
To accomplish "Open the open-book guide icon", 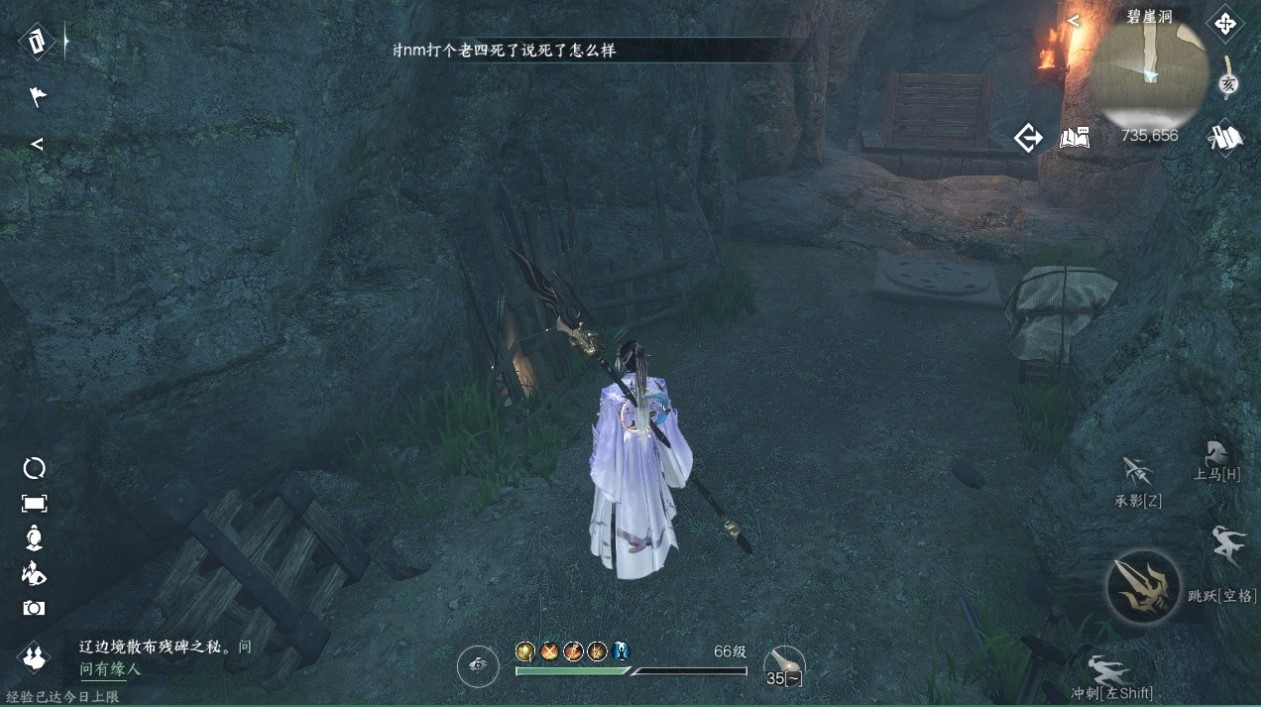I will (1074, 138).
